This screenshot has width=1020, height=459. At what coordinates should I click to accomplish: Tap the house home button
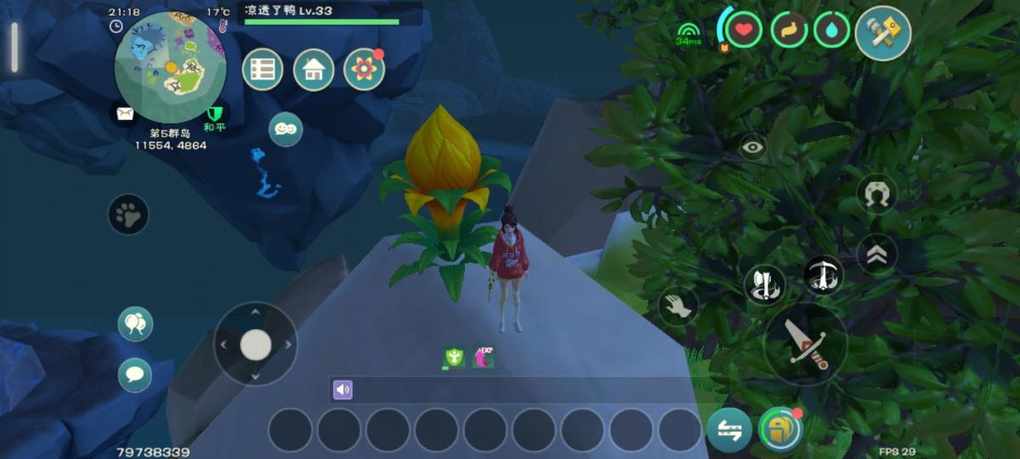(314, 70)
